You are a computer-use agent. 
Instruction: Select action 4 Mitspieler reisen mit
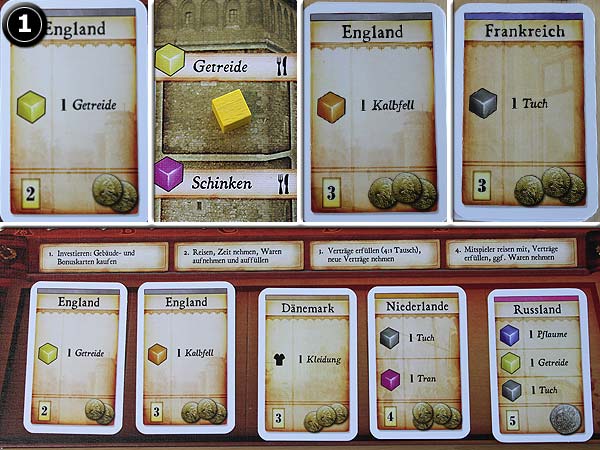(x=510, y=255)
